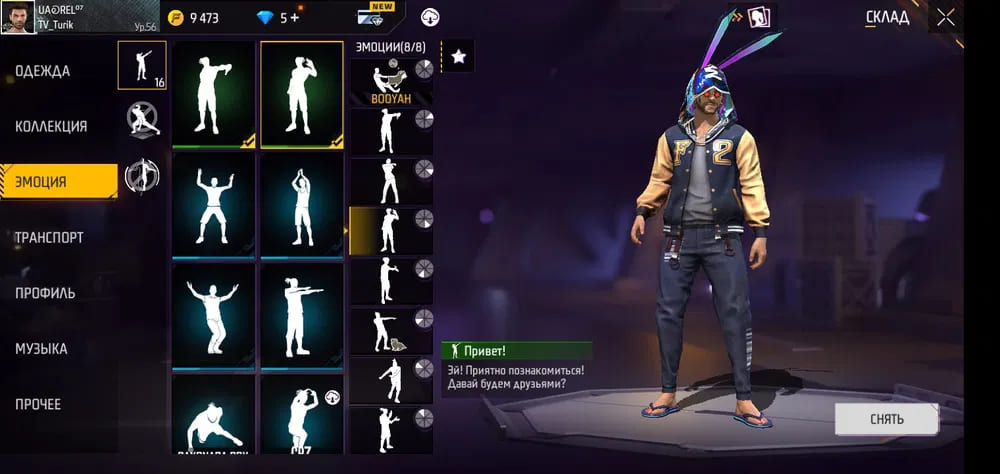The height and width of the screenshot is (474, 1000).
Task: Open the crossed-out emote subcategory
Action: click(142, 121)
